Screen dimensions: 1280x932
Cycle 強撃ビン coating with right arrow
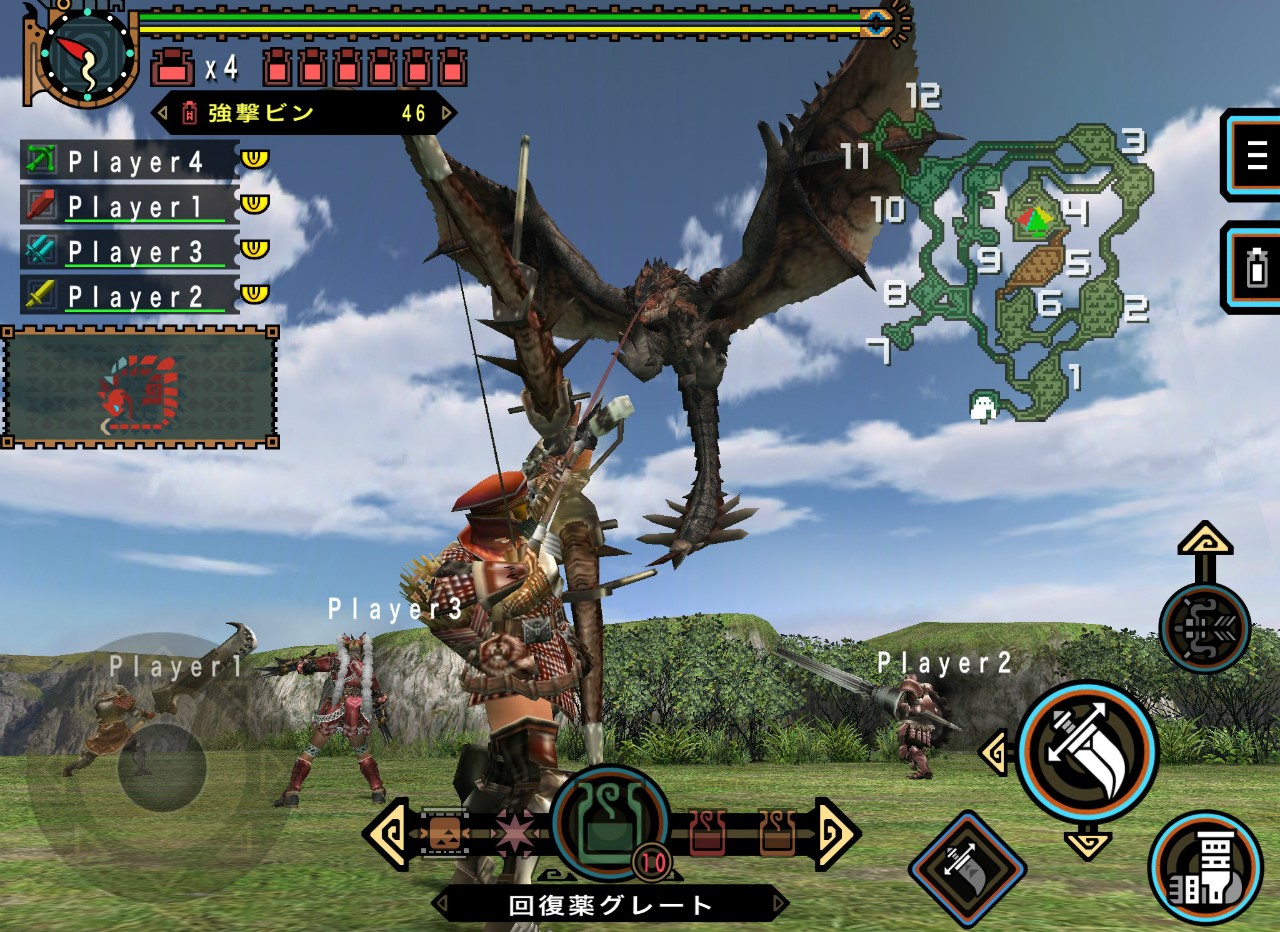click(x=447, y=113)
